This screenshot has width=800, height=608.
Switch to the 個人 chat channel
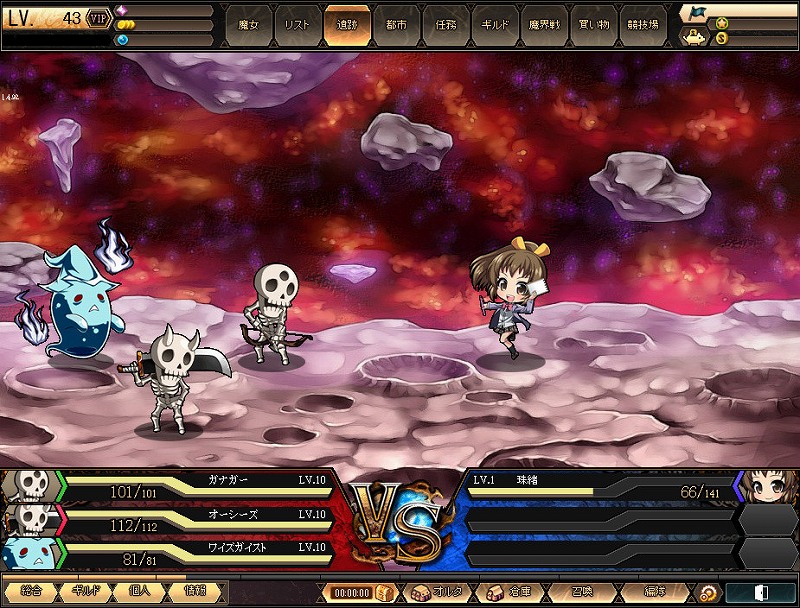point(141,592)
